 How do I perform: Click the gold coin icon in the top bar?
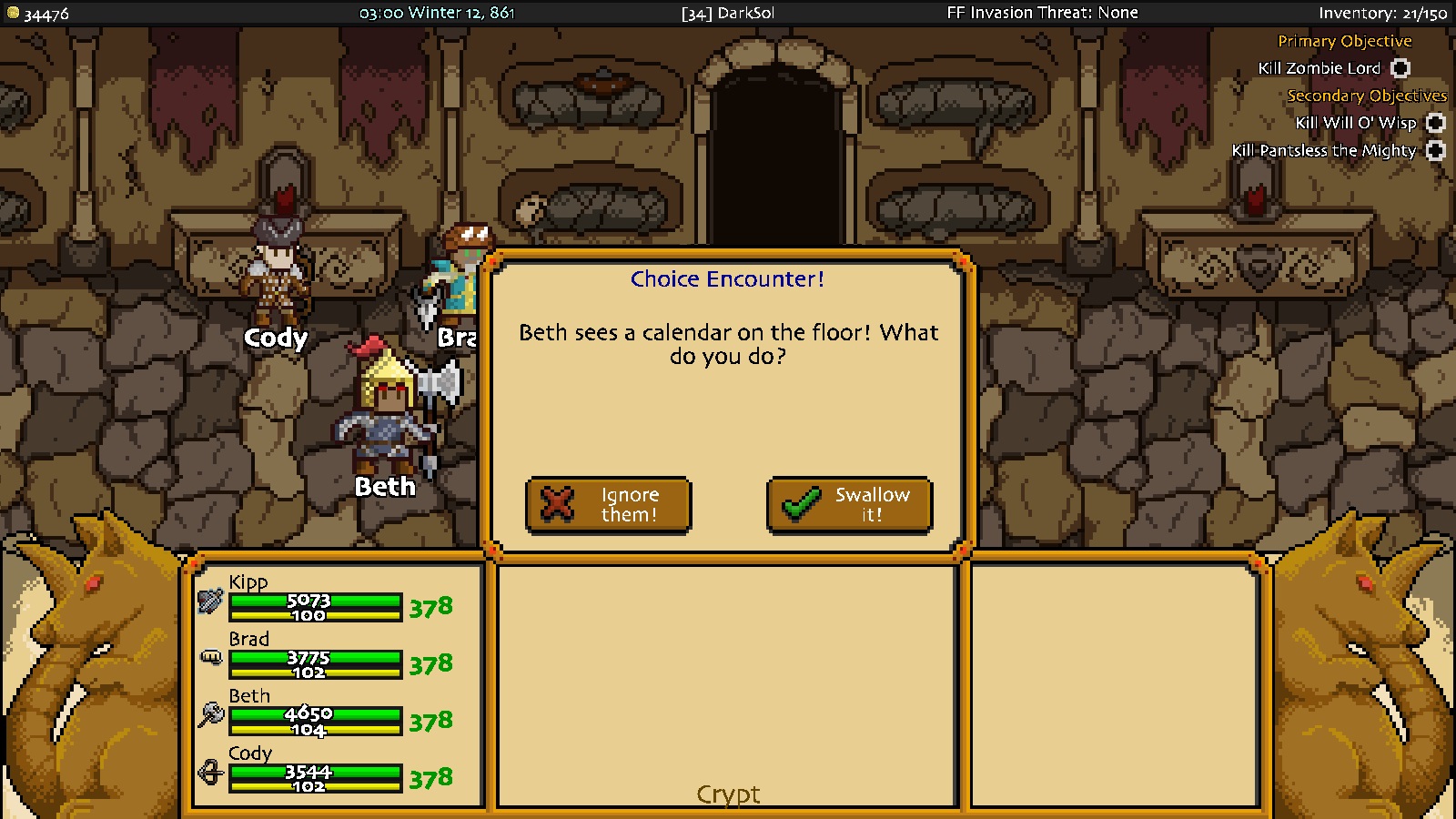[13, 13]
